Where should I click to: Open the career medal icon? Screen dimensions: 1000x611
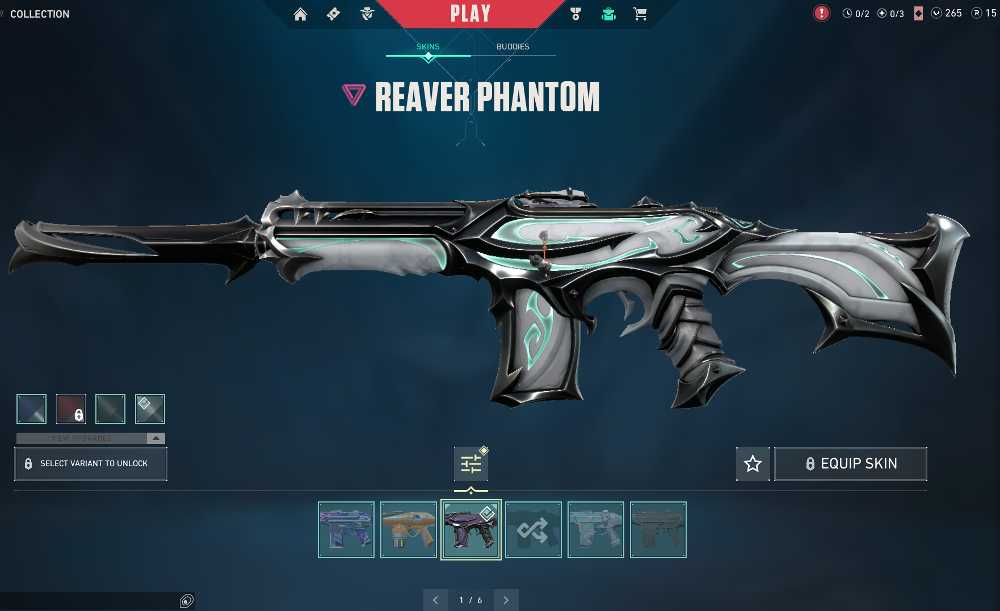(575, 14)
